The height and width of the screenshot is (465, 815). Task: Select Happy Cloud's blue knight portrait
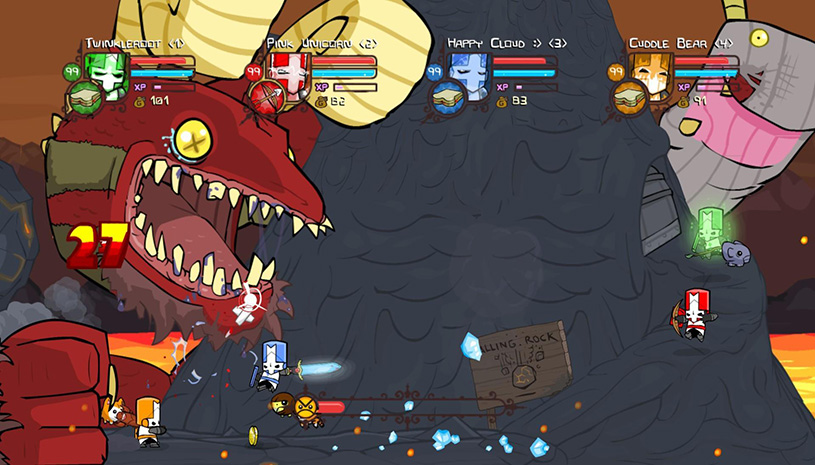coord(469,69)
